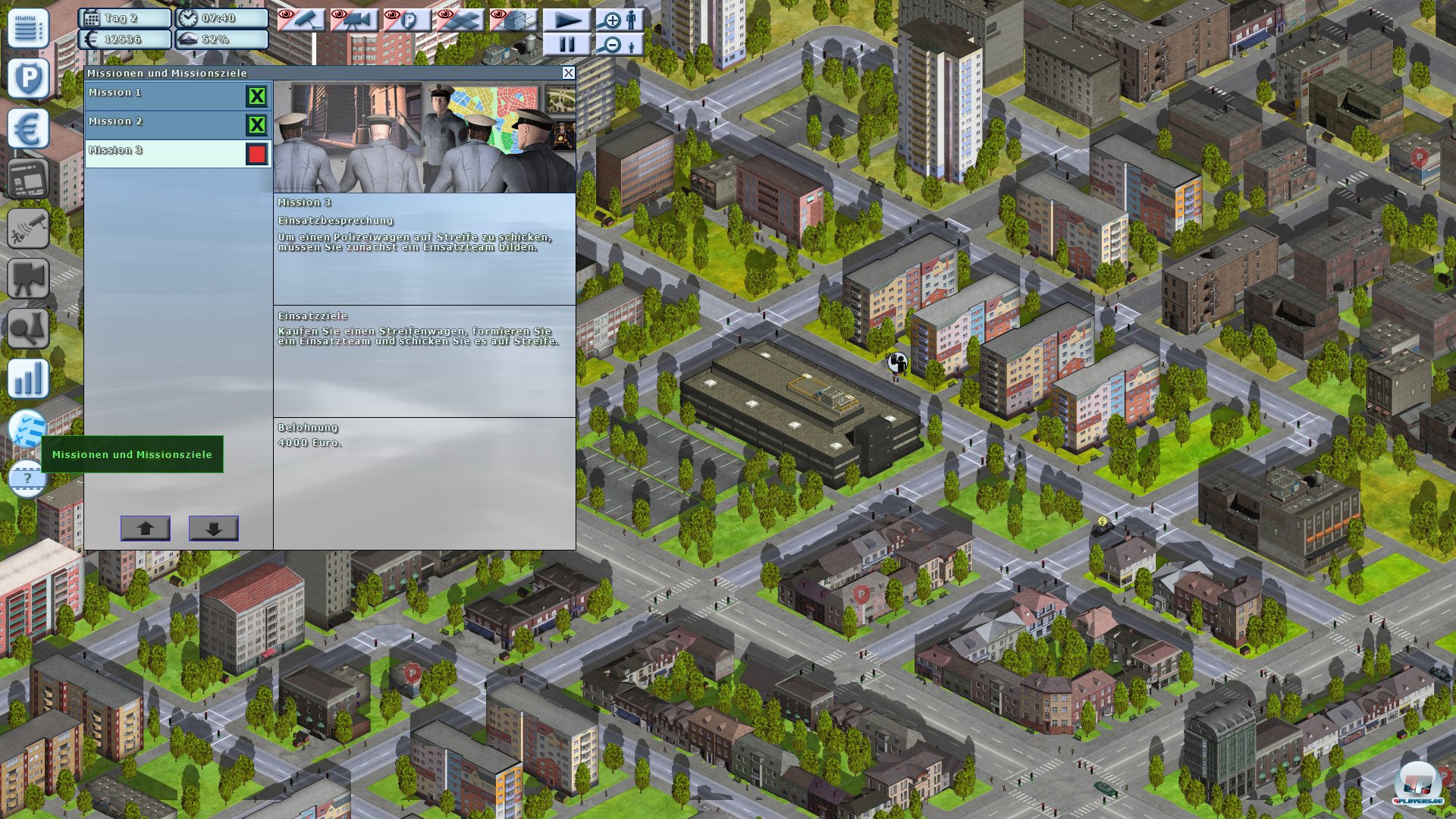Toggle film camera visibility filter
1456x819 pixels.
tap(354, 20)
